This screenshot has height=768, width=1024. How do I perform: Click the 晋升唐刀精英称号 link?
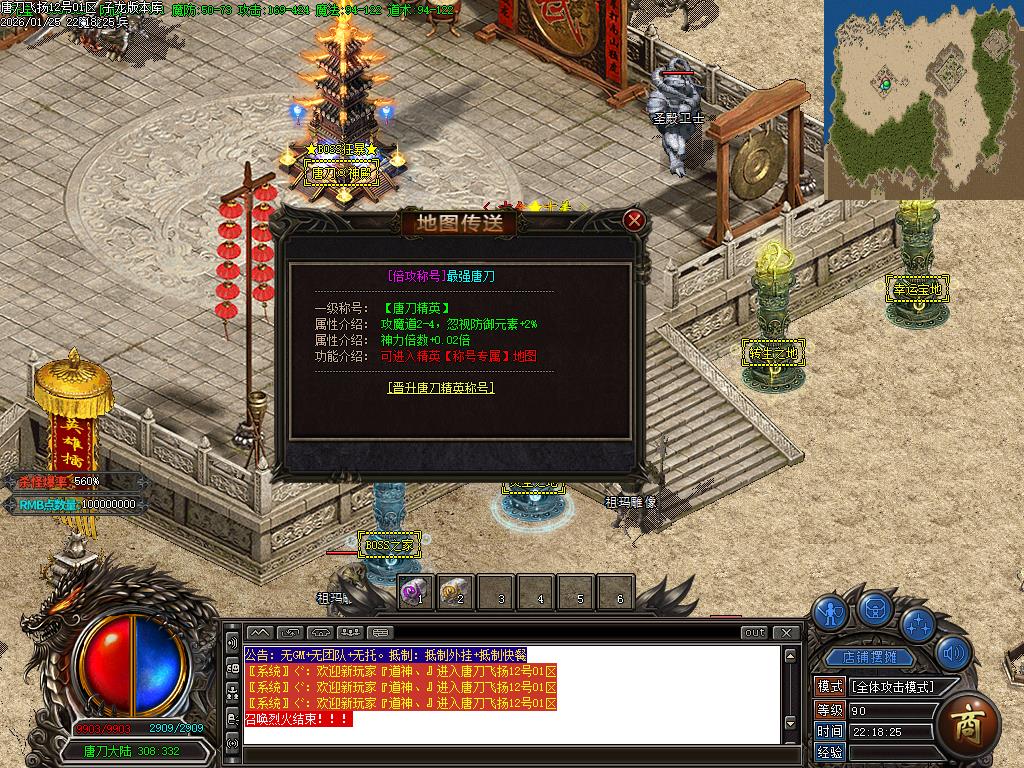(x=441, y=388)
